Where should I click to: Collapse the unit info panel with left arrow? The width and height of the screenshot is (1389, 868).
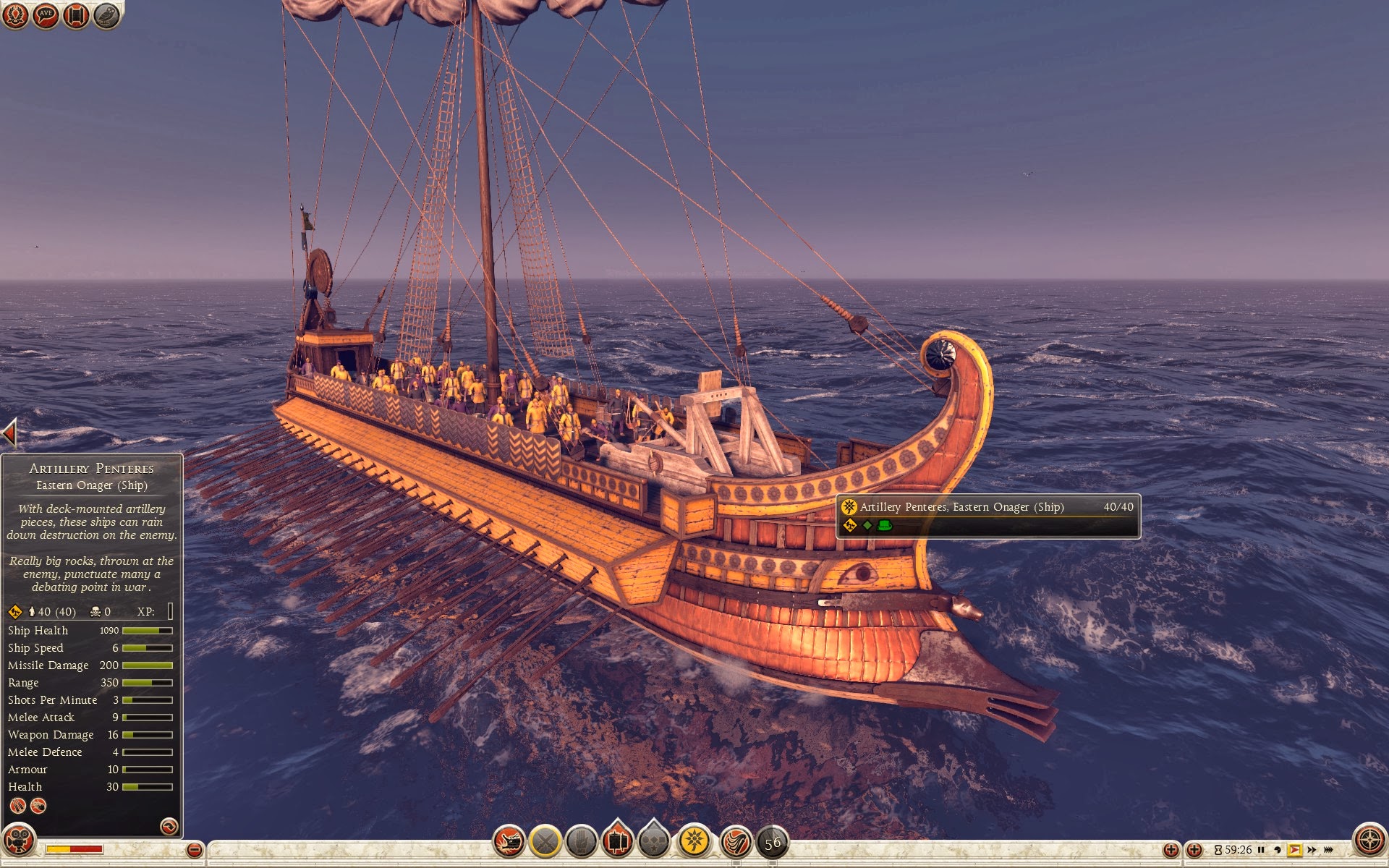[x=9, y=434]
